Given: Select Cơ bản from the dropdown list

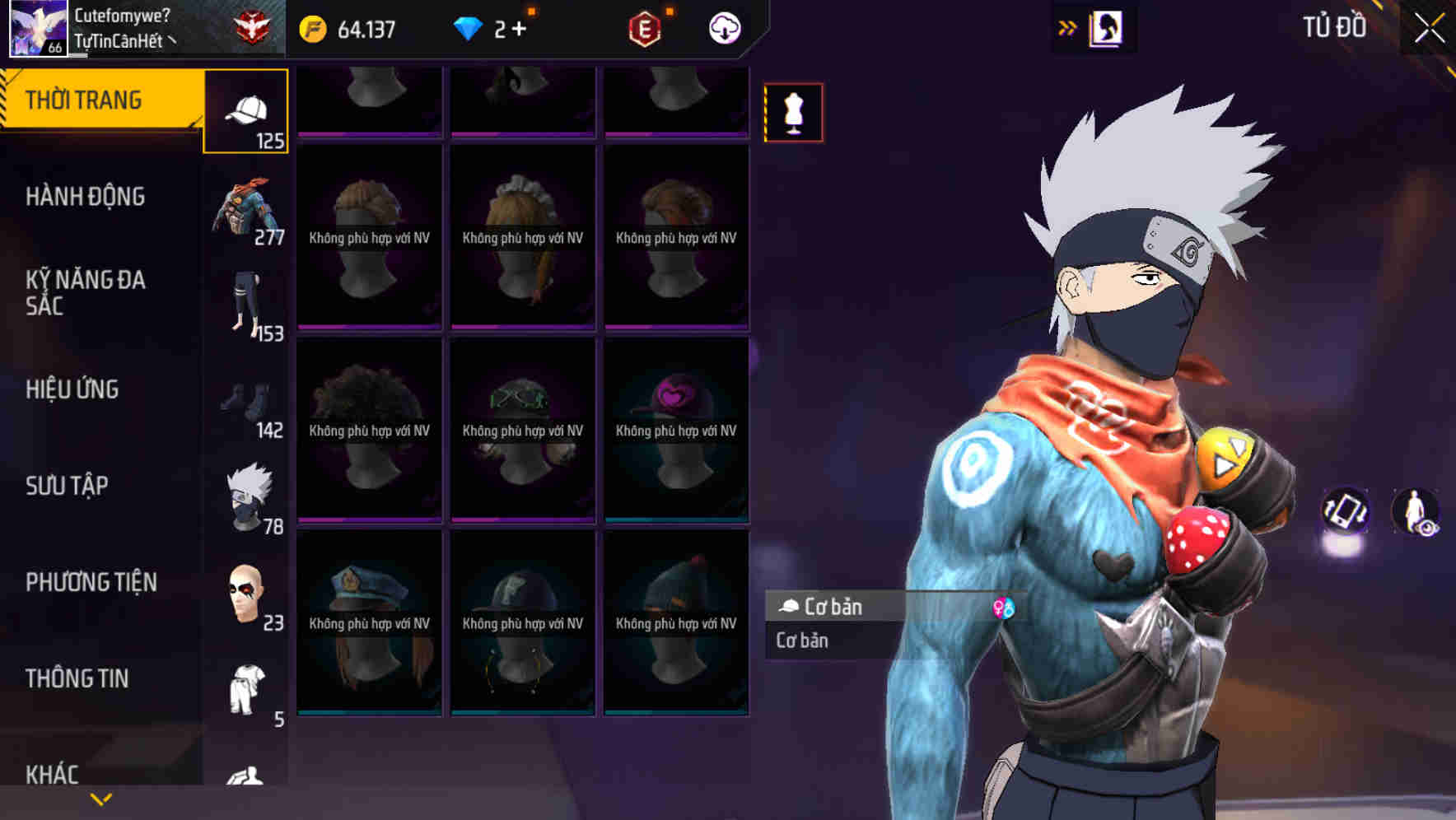Looking at the screenshot, I should click(x=800, y=641).
